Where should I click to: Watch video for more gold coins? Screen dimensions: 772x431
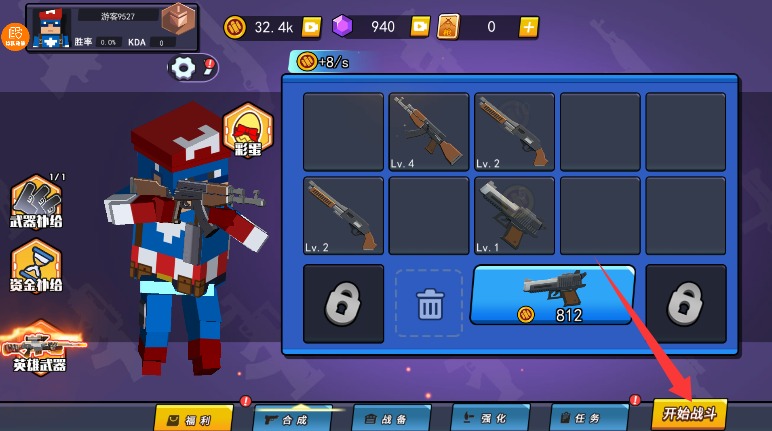(311, 27)
